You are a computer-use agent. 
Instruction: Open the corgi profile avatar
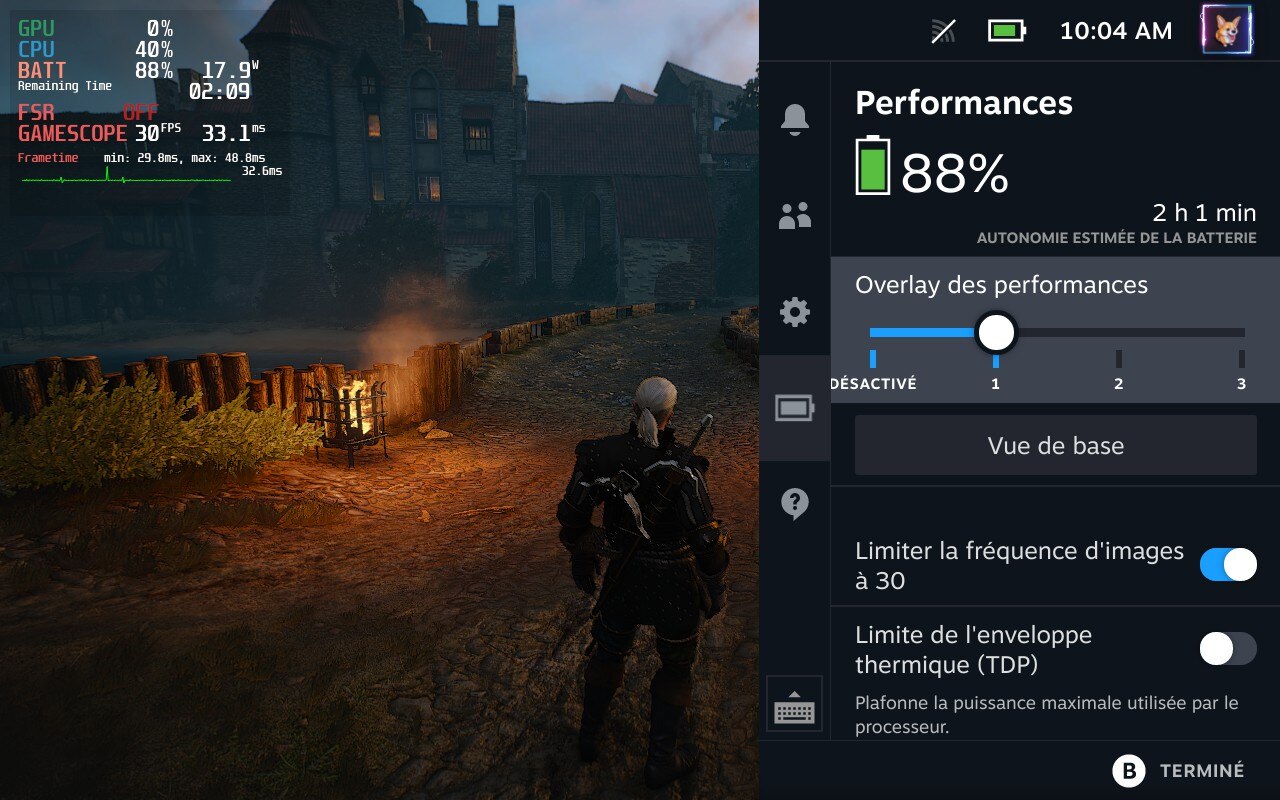point(1227,30)
